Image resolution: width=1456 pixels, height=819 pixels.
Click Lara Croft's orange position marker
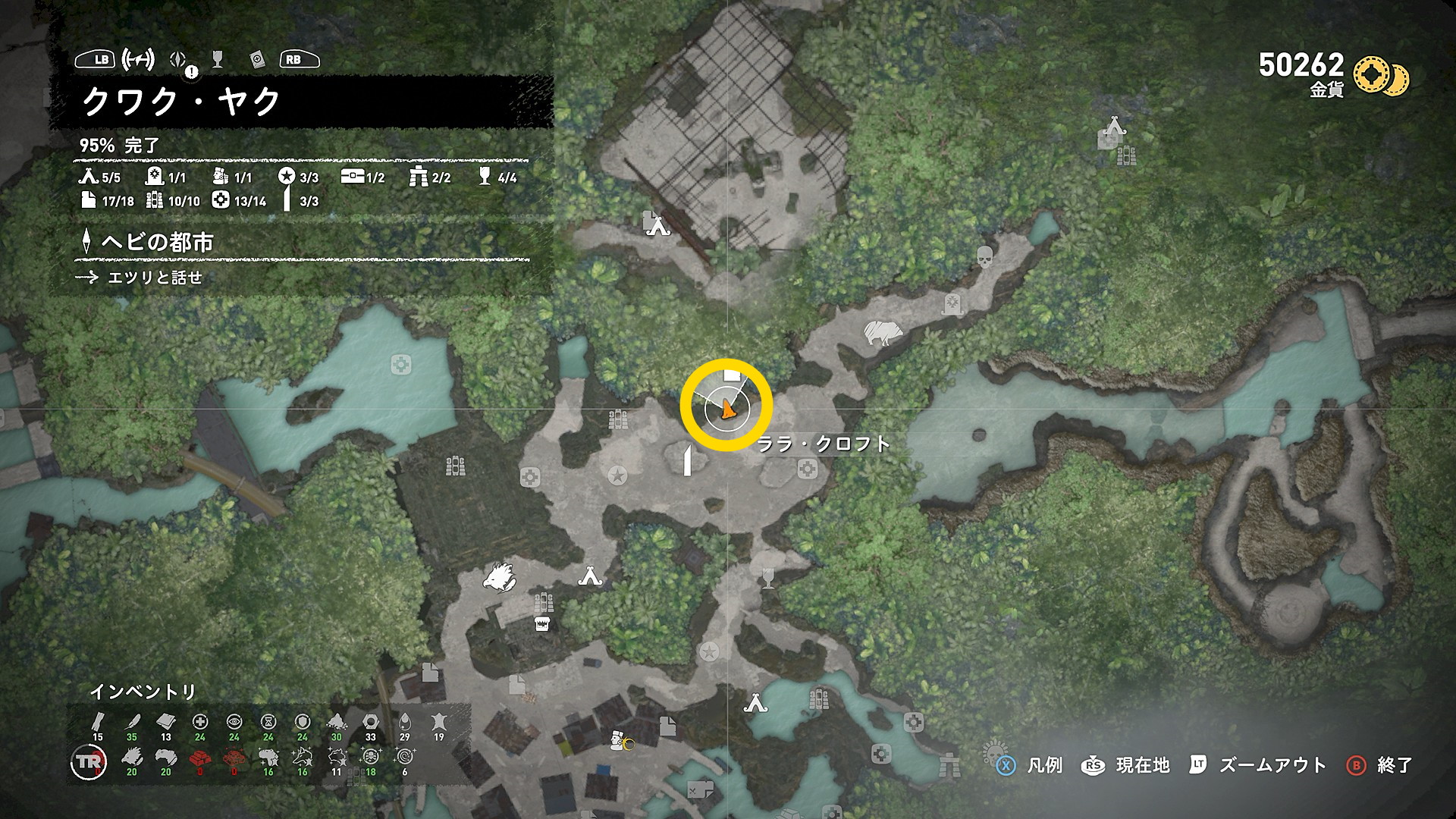point(727,409)
